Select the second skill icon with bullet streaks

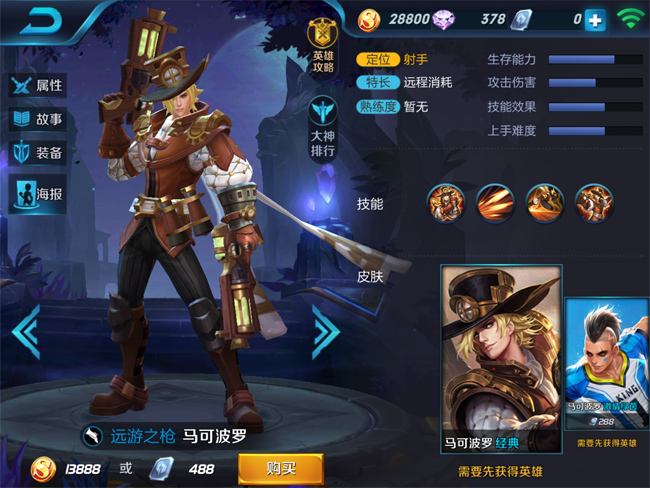point(495,202)
